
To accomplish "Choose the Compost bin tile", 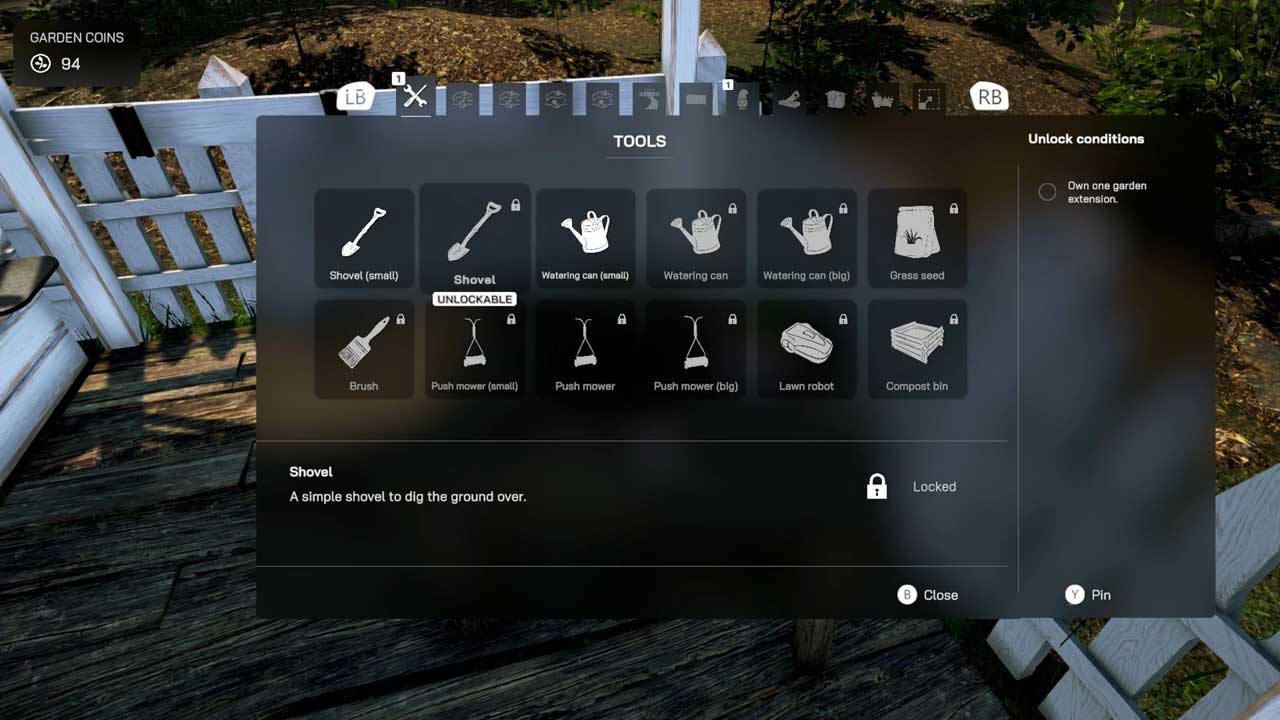I will point(917,349).
